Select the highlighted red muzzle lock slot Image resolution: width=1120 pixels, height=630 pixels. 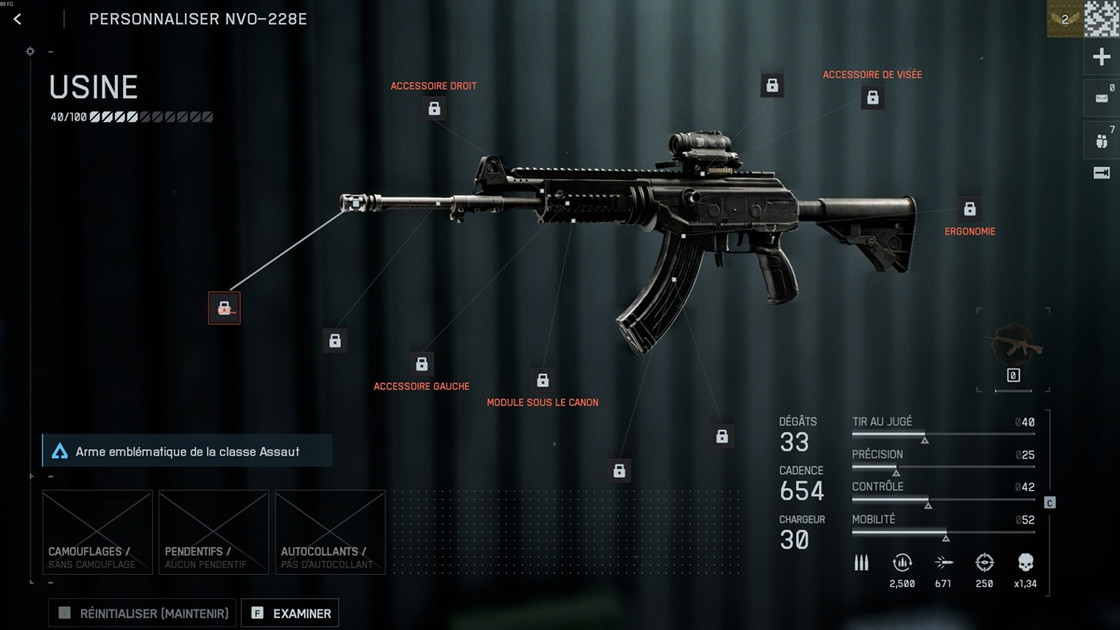pos(224,308)
